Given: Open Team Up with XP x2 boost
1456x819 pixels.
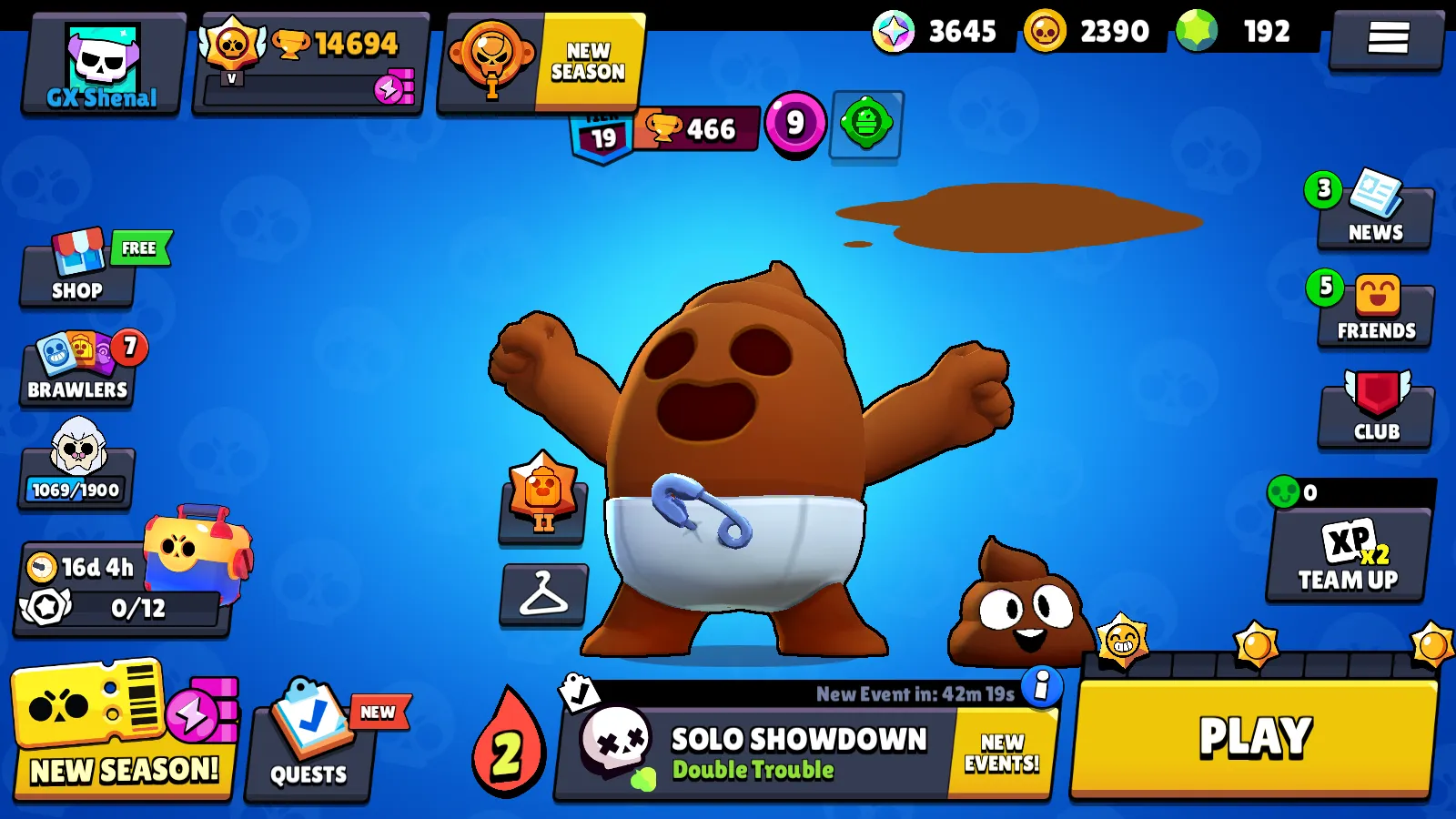Looking at the screenshot, I should (1347, 555).
